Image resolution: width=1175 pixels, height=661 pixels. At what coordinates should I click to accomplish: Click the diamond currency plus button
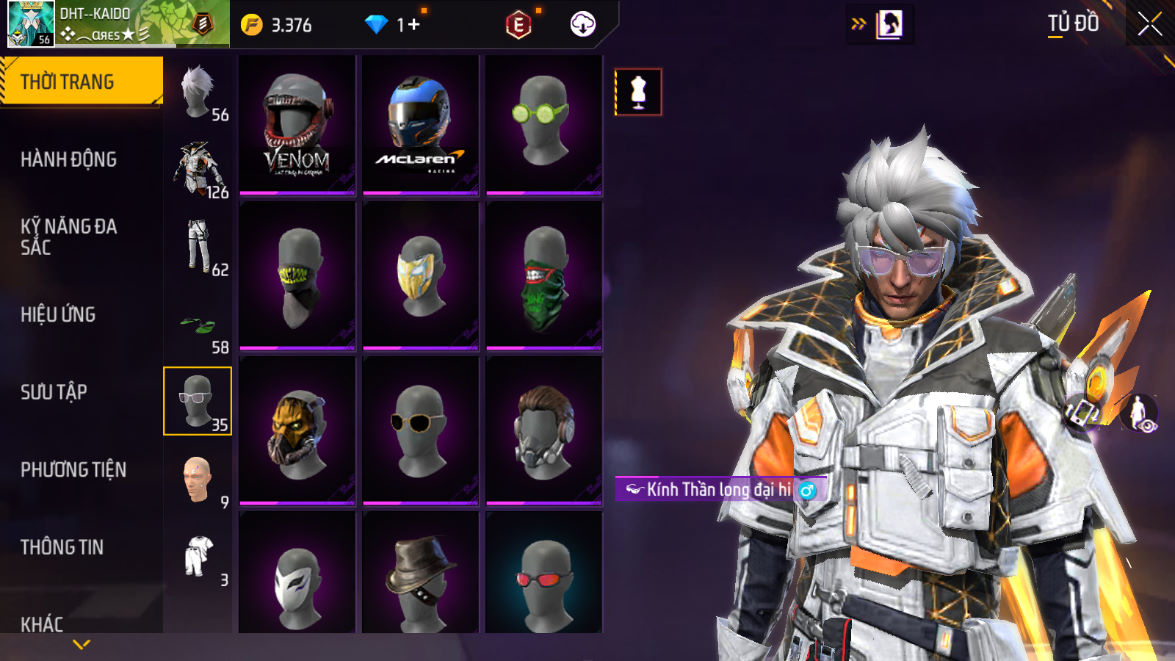tap(414, 25)
